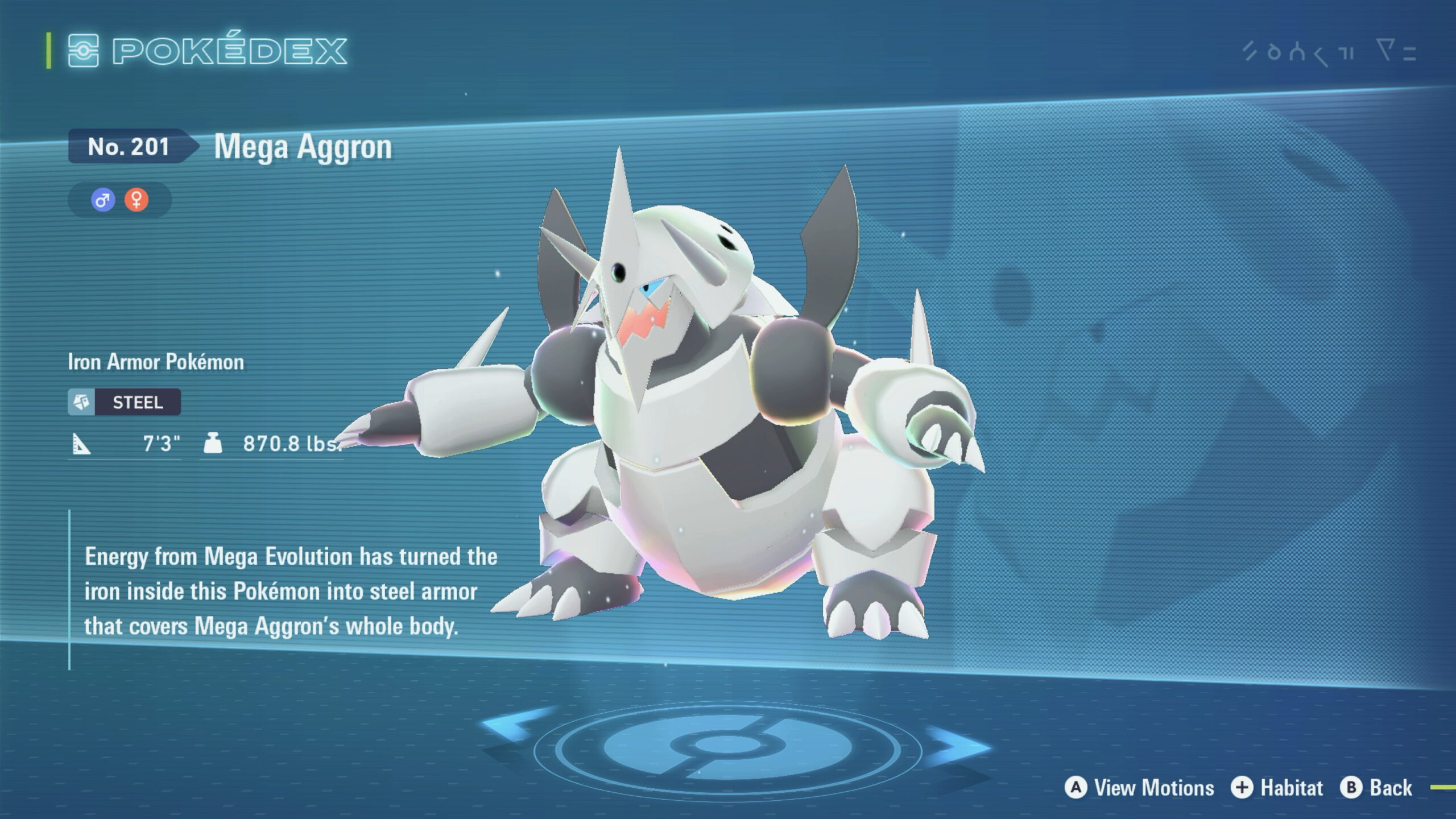Screen dimensions: 1456x819
Task: Click the Steel type badge
Action: (125, 402)
